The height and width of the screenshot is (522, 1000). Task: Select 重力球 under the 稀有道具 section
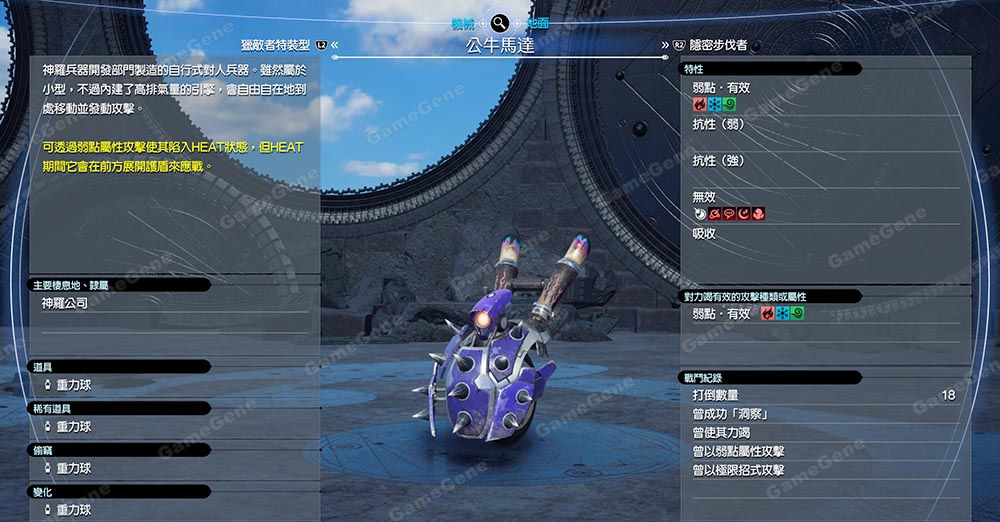[73, 427]
